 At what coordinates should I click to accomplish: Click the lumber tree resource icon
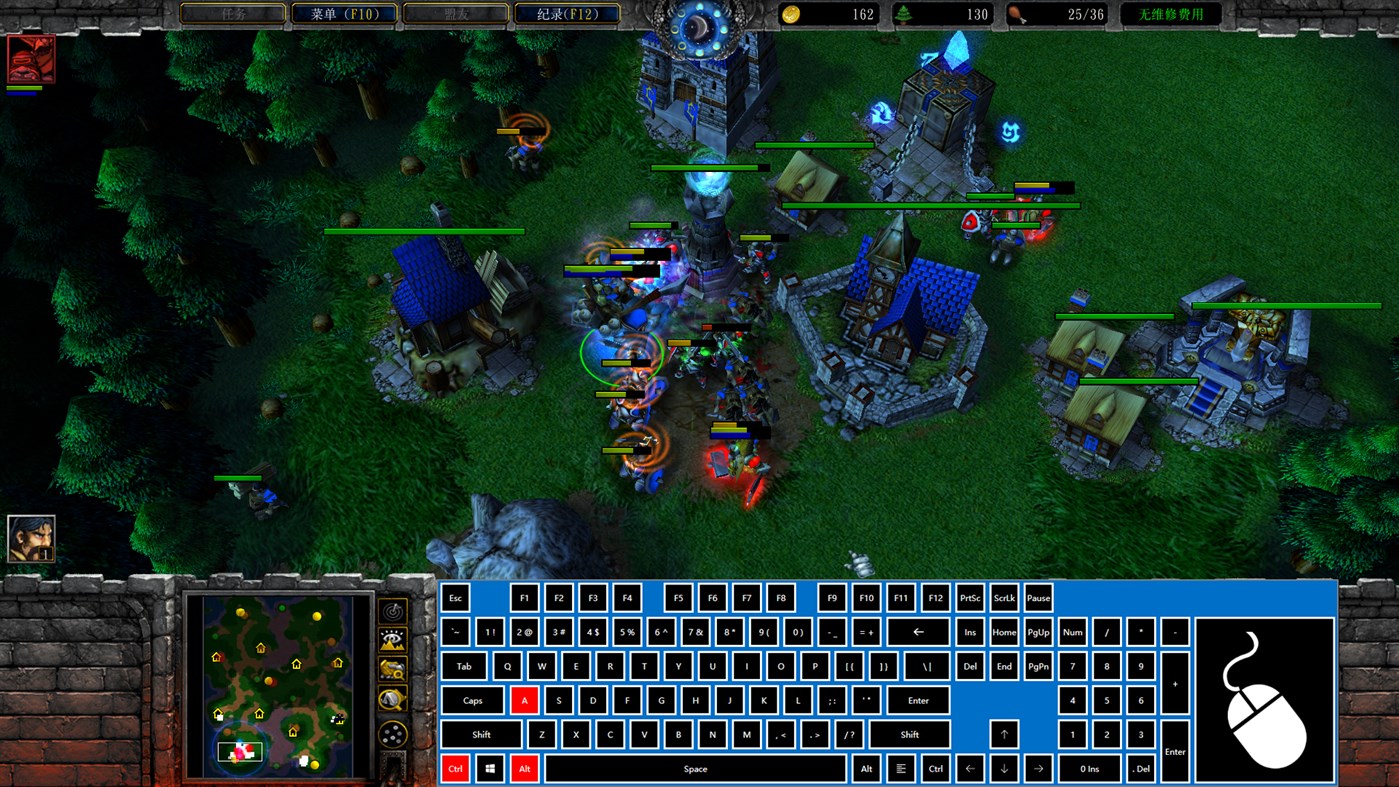click(903, 14)
